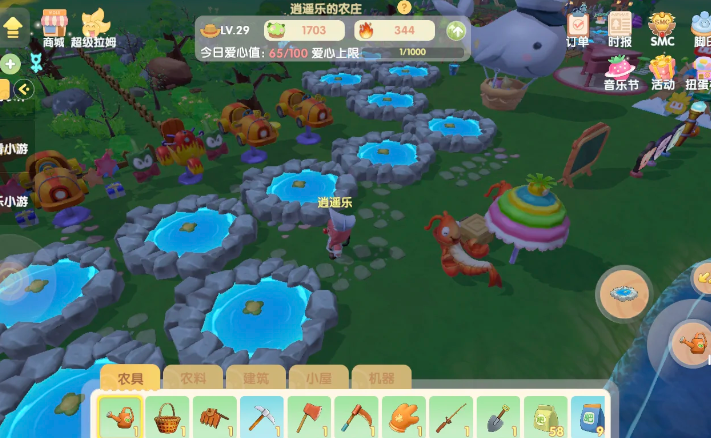Open the 超级拉姆 menu
711x438 pixels.
coord(94,26)
